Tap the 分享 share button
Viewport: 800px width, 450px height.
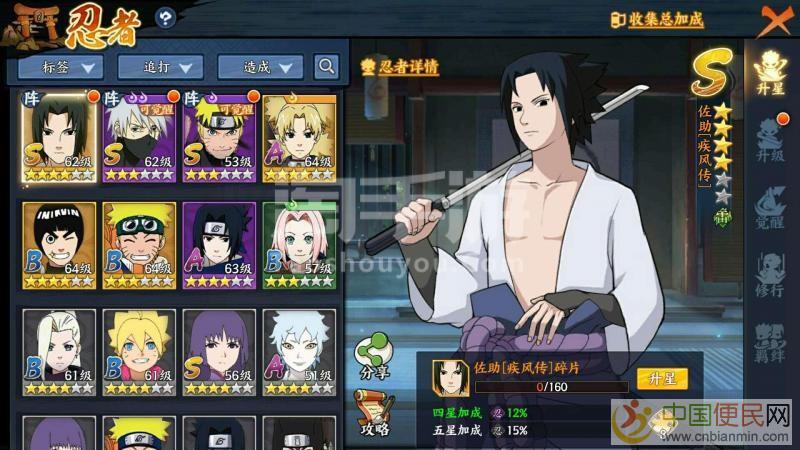[x=373, y=357]
